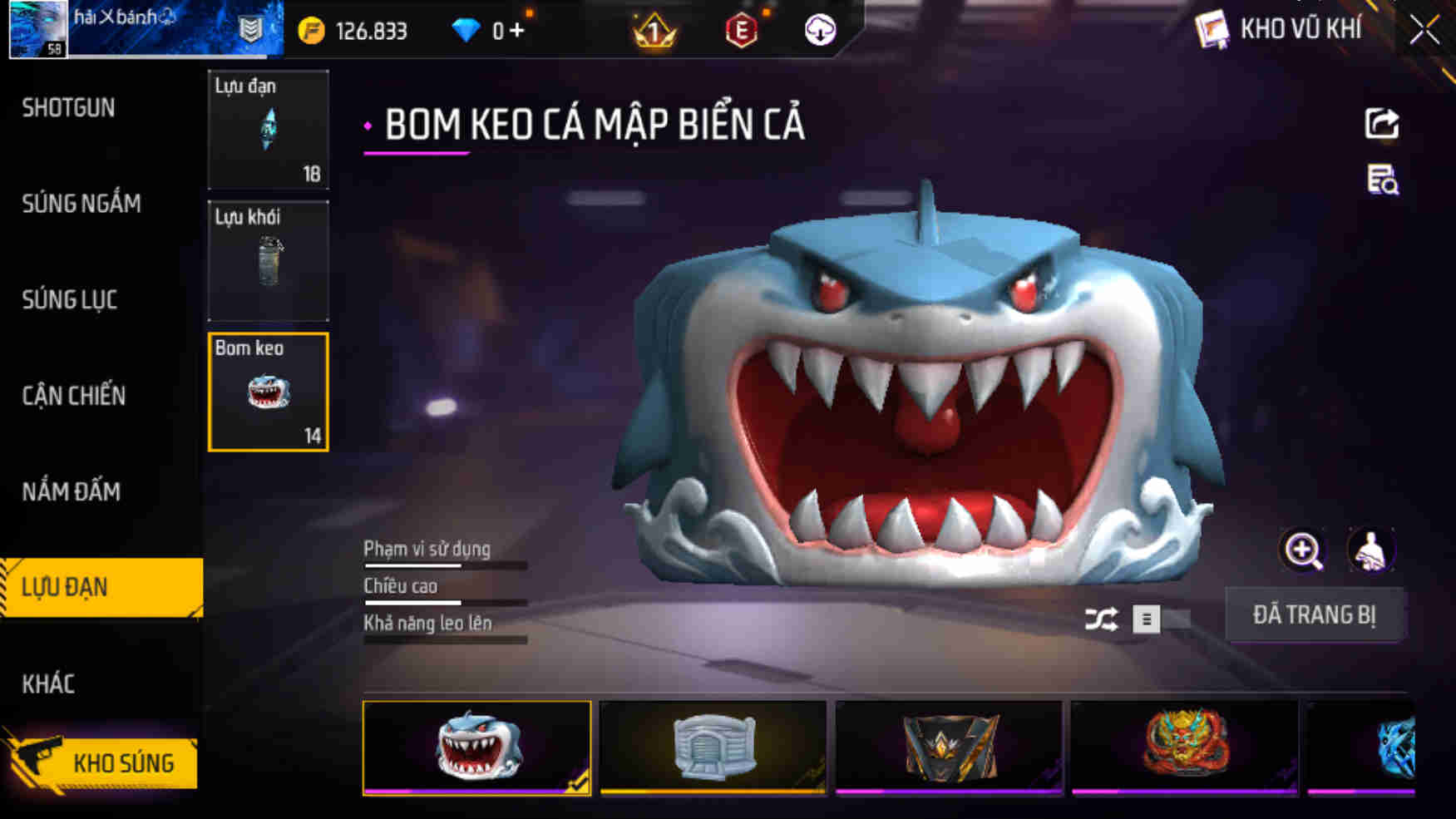Viewport: 1456px width, 819px height.
Task: Zoom the weapon preview using the magnifier icon
Action: tap(1303, 550)
